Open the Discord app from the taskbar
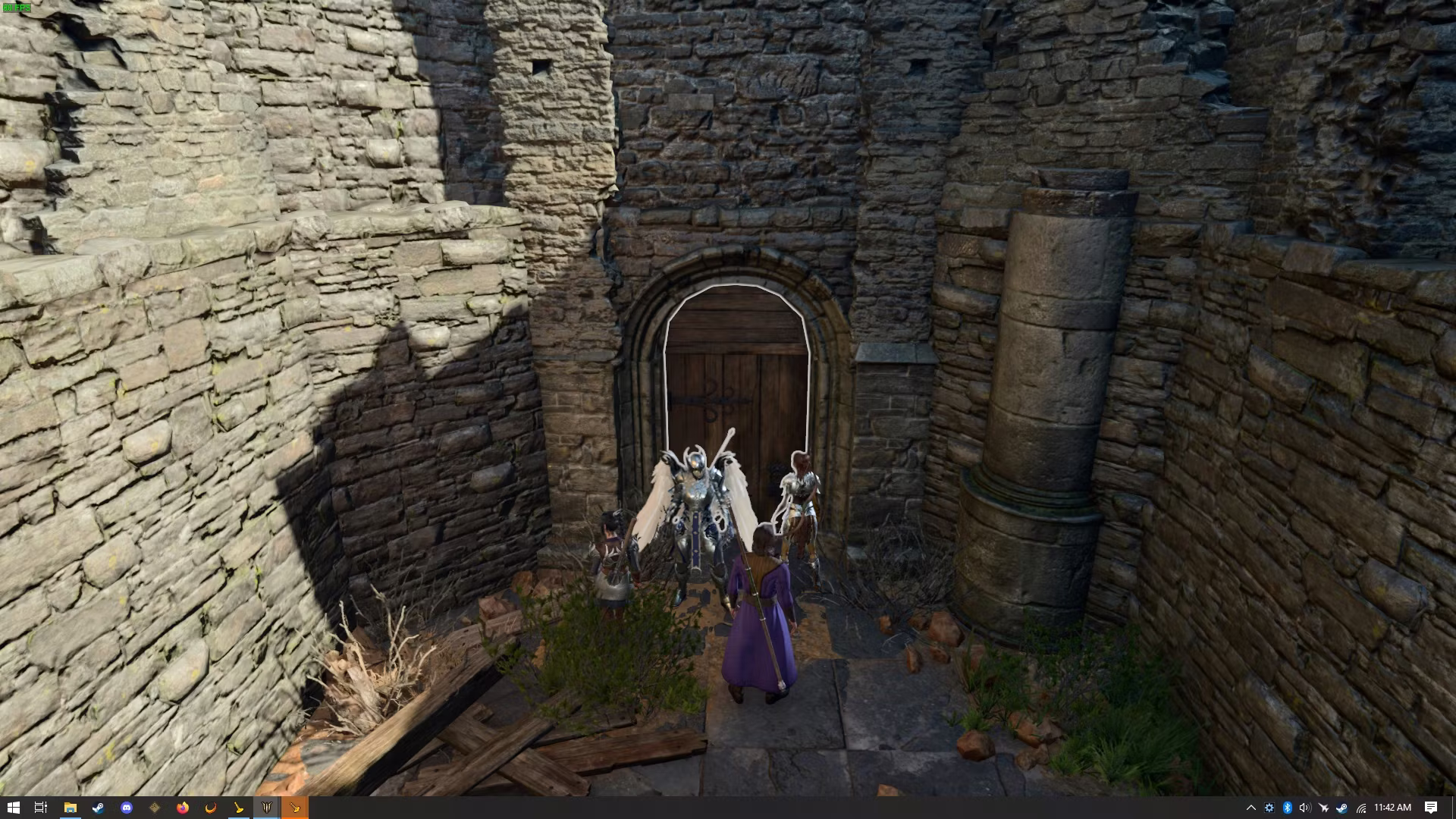Screen dimensions: 1456x819 point(127,808)
